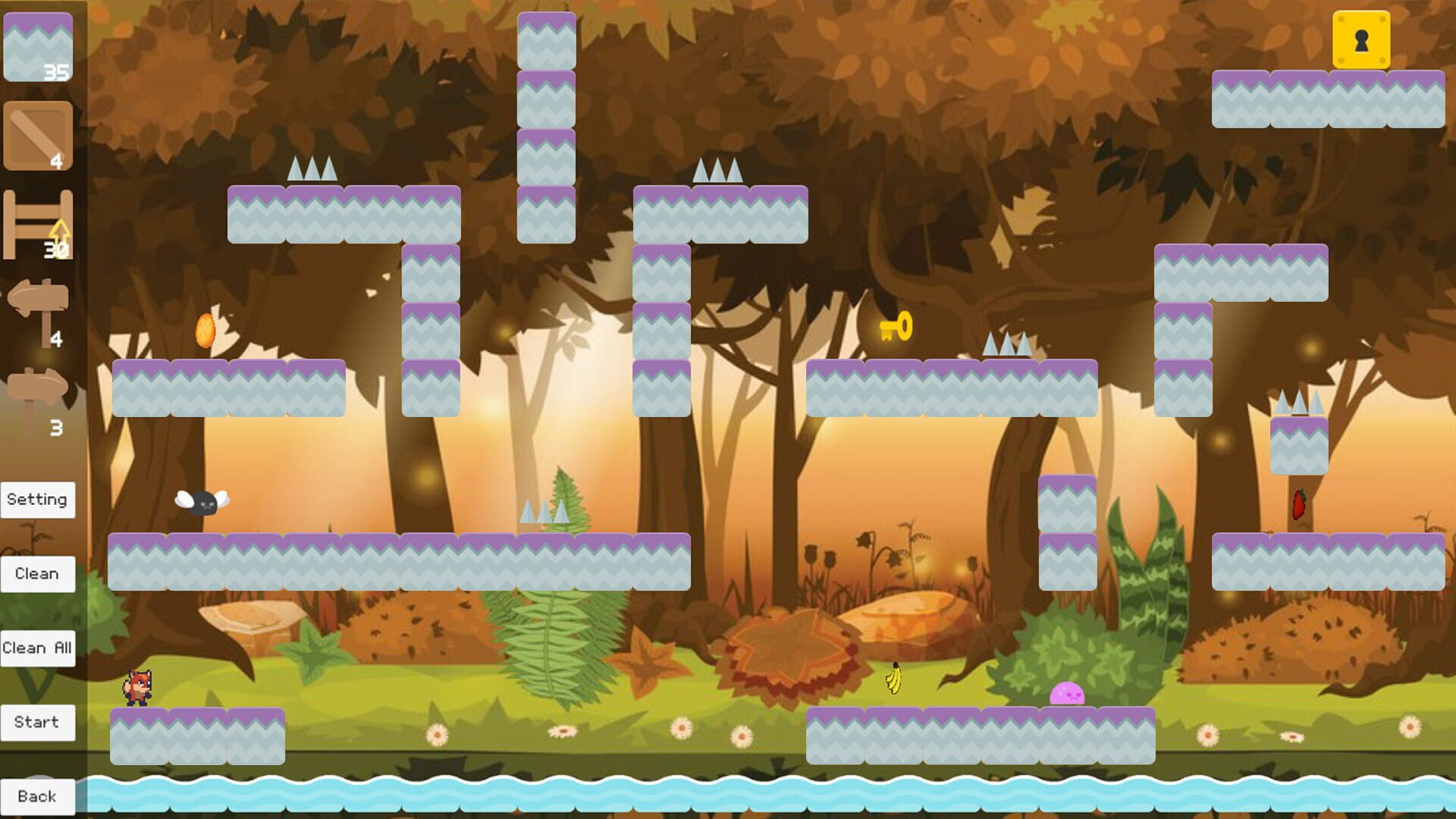1456x819 pixels.
Task: Click the orange cookie collectible on the left
Action: (203, 331)
